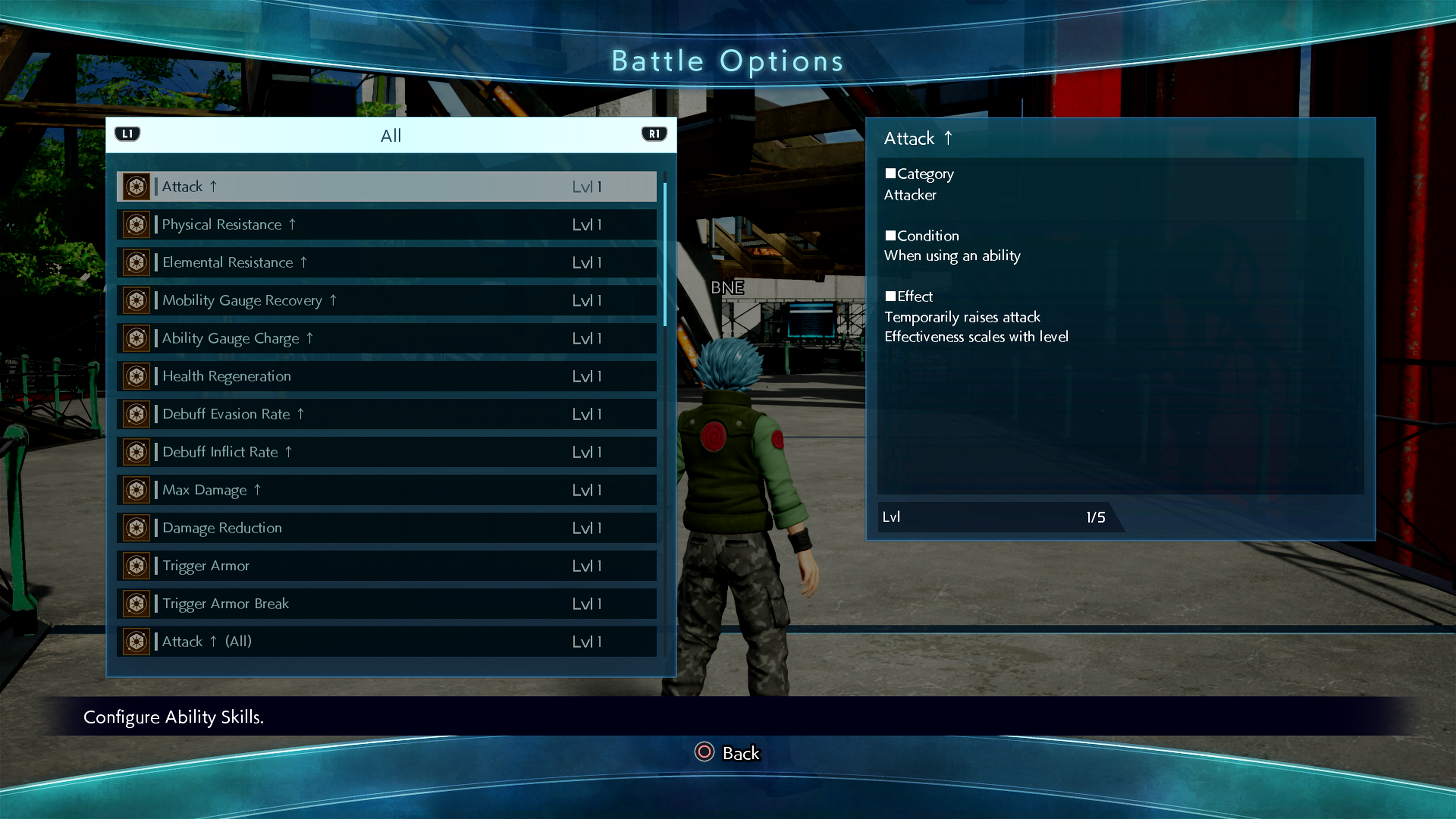The height and width of the screenshot is (819, 1456).
Task: Choose the Trigger Armor skill
Action: 387,565
